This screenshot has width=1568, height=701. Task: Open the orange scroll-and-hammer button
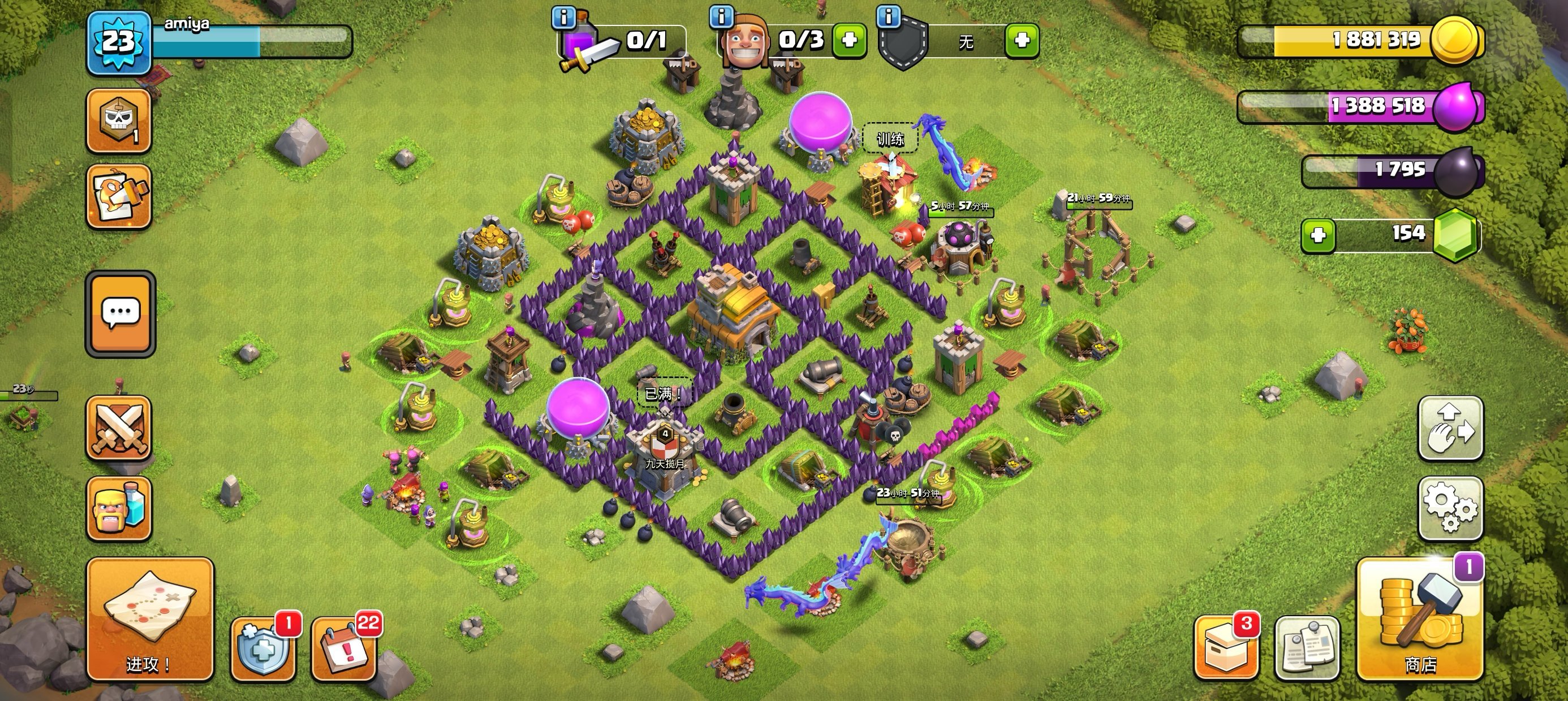pyautogui.click(x=119, y=196)
